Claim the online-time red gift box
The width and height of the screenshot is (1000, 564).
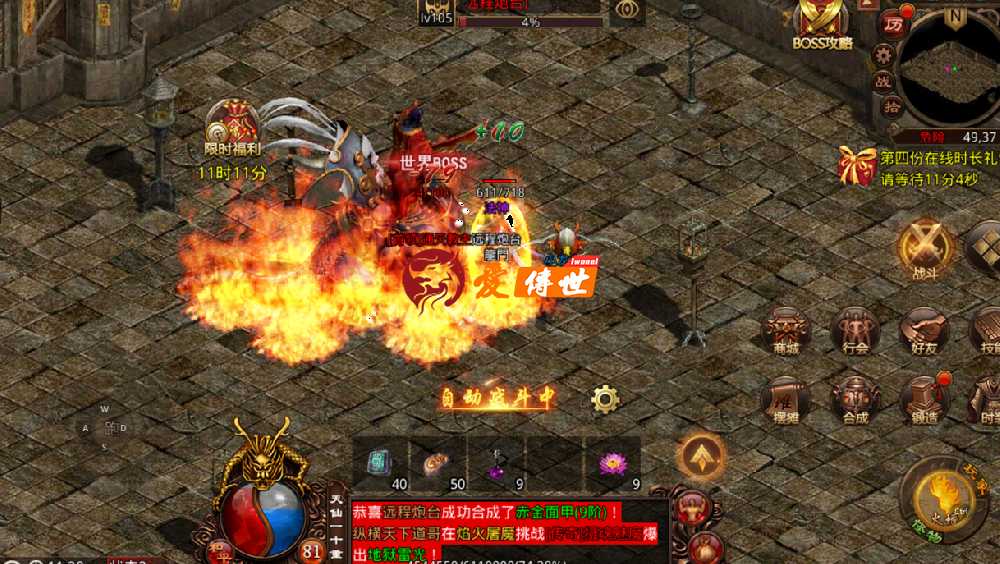(x=857, y=165)
